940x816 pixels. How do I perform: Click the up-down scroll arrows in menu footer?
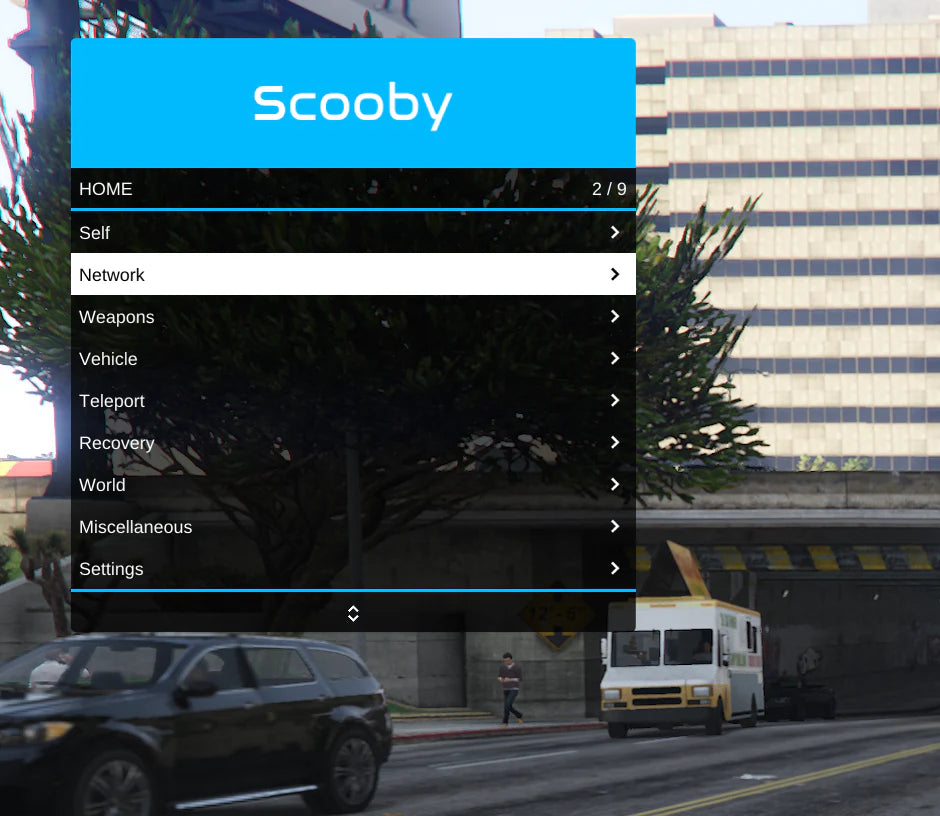pyautogui.click(x=353, y=613)
